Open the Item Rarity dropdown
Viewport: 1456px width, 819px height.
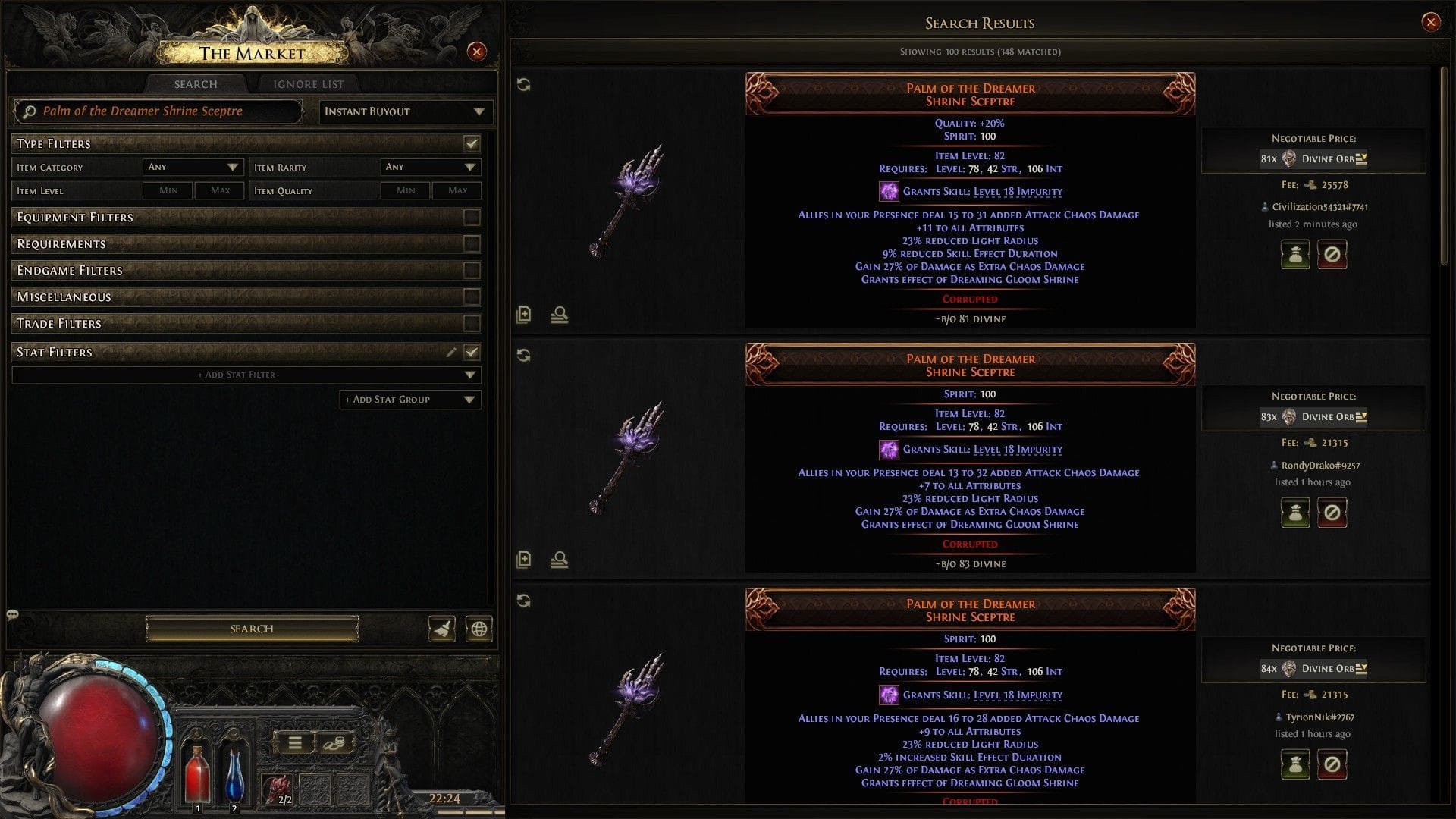(x=430, y=166)
